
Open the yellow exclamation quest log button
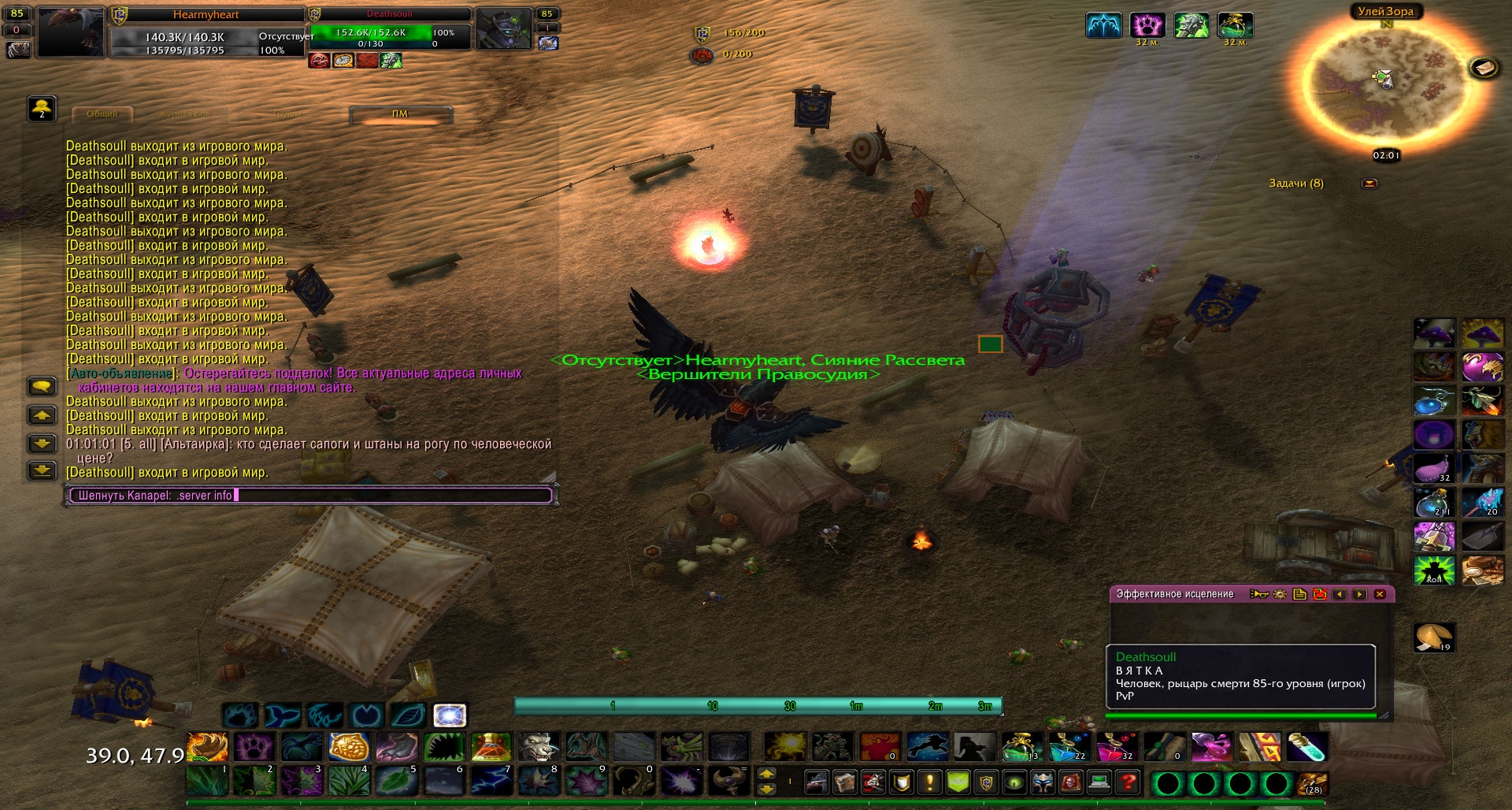click(x=930, y=782)
